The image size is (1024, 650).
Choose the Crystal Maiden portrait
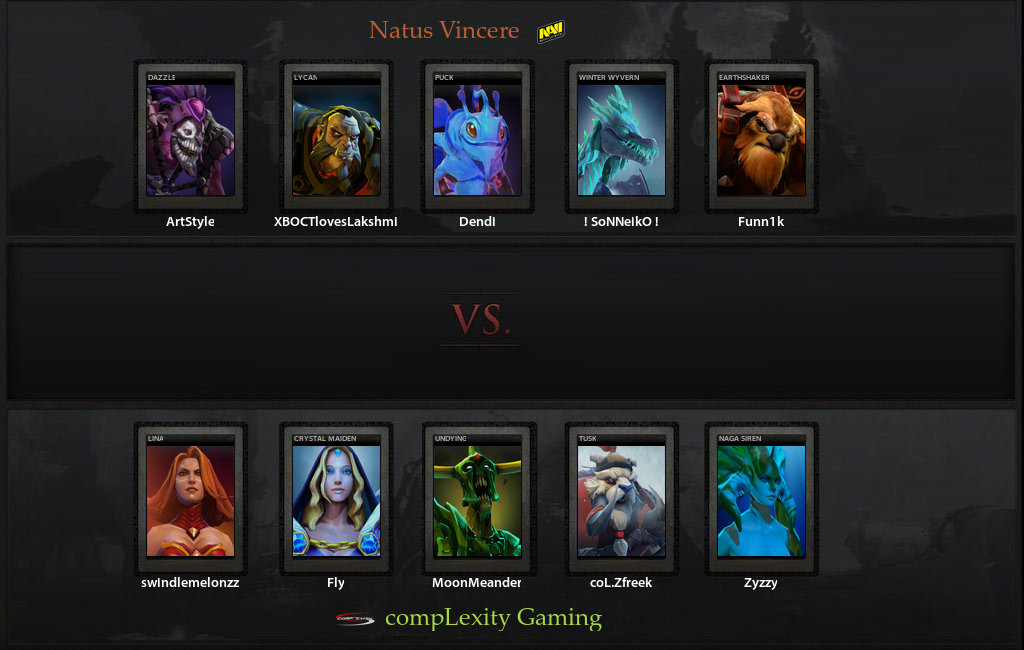click(336, 499)
